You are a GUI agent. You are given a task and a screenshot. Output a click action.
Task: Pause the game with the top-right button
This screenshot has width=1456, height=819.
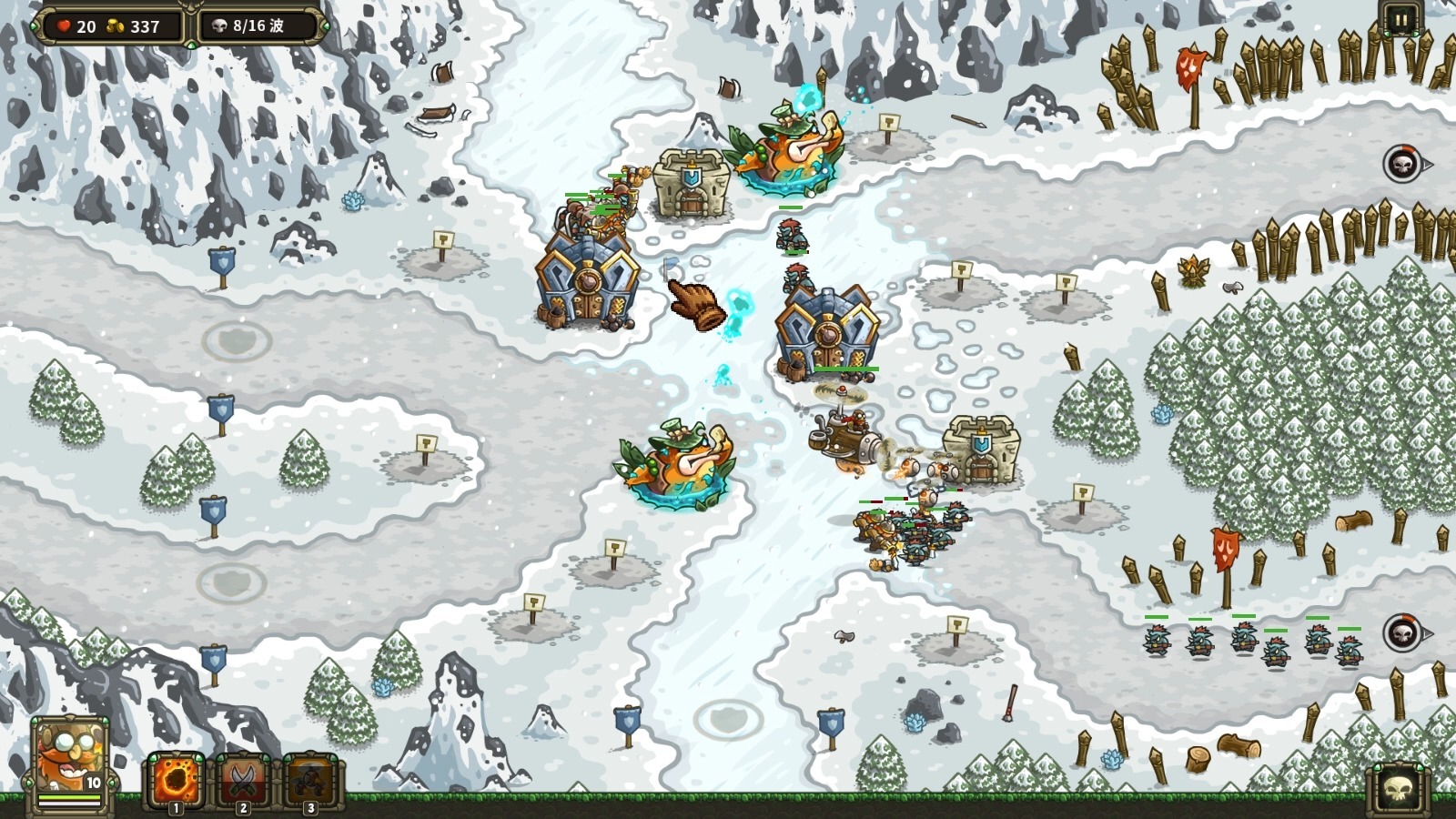[x=1400, y=19]
